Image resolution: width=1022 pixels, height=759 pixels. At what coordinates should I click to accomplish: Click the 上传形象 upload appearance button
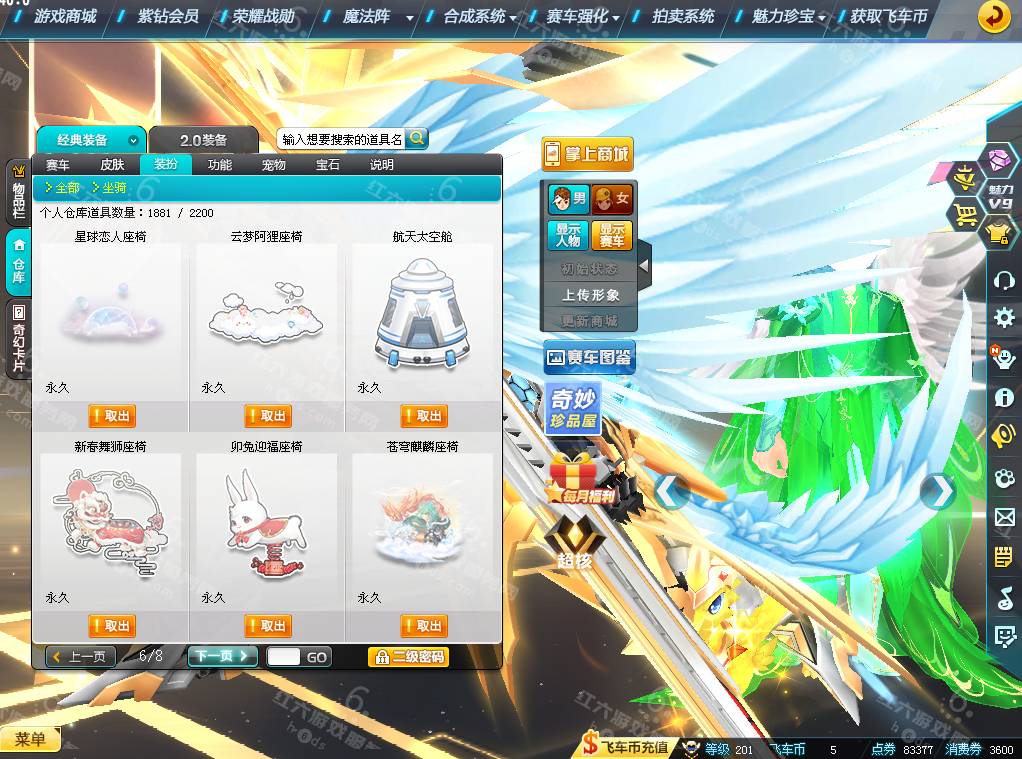click(590, 295)
